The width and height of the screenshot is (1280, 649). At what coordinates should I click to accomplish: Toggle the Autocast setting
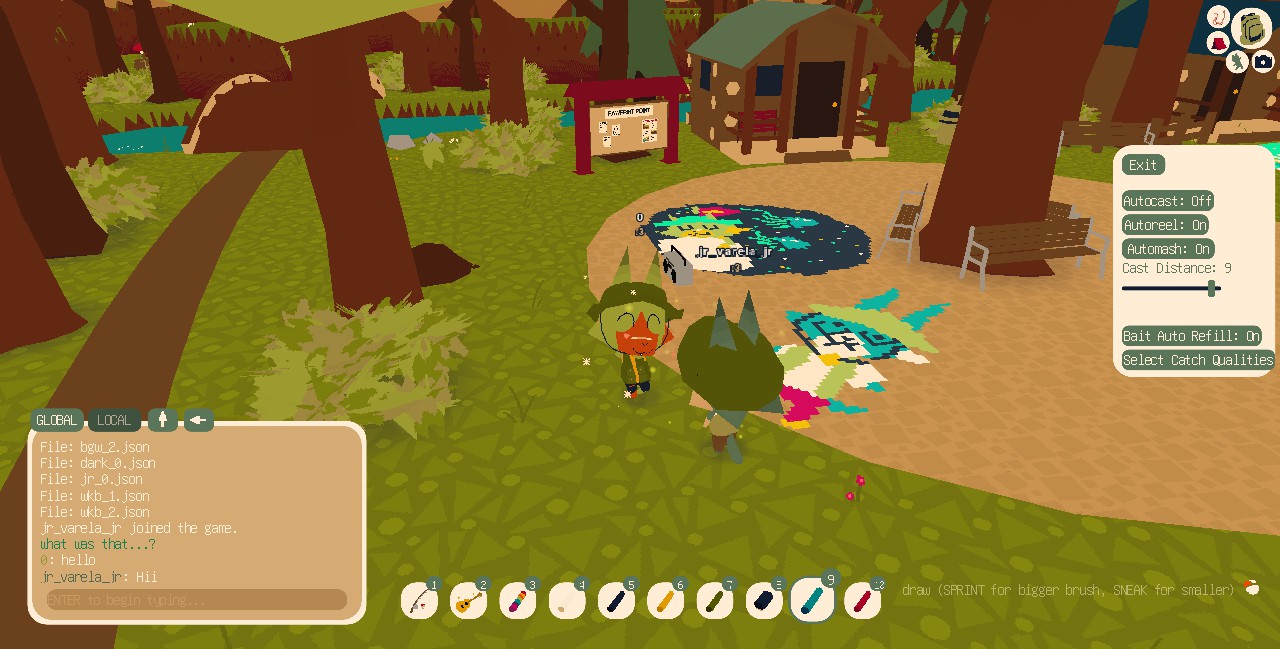point(1168,201)
